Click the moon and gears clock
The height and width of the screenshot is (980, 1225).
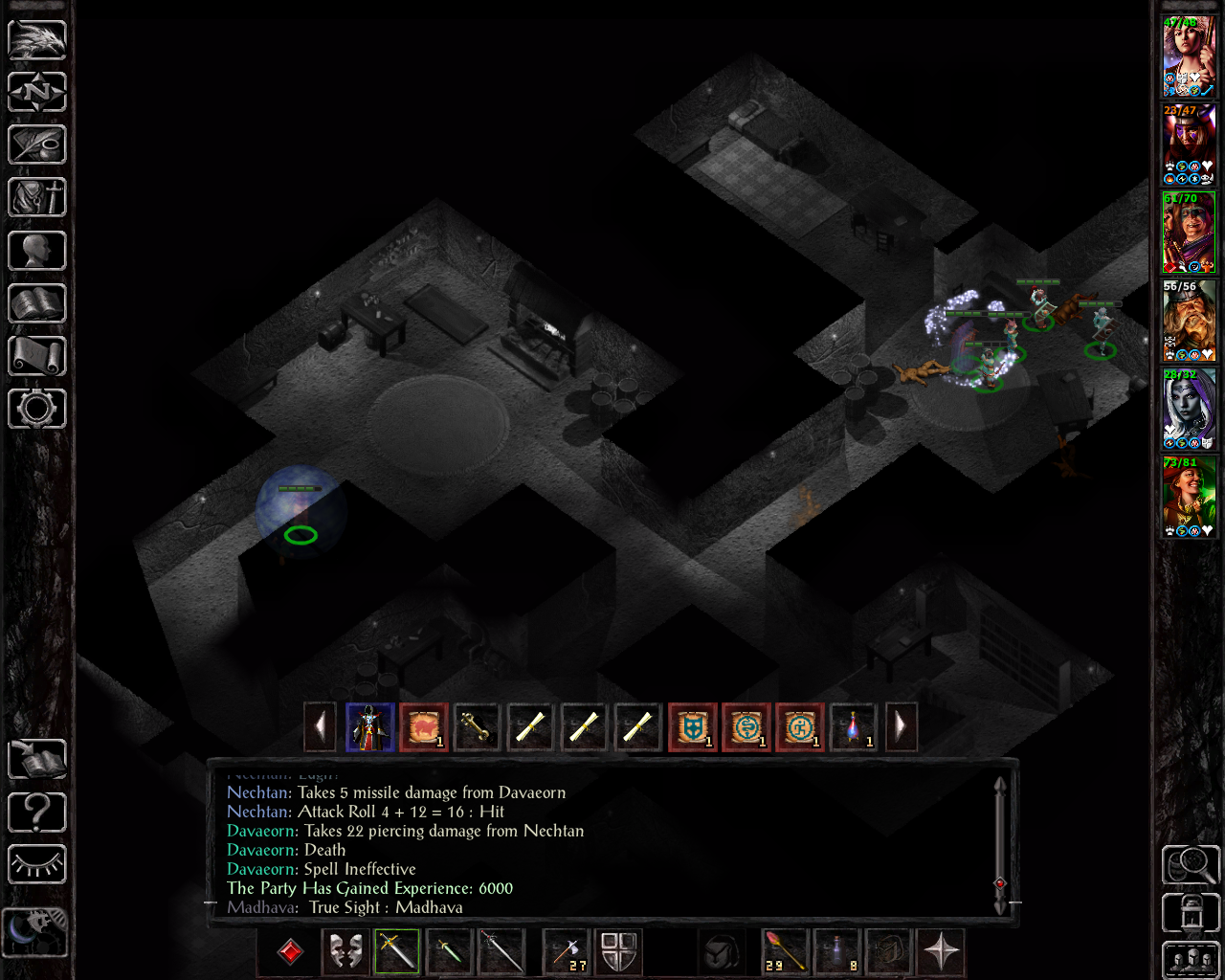point(36,930)
